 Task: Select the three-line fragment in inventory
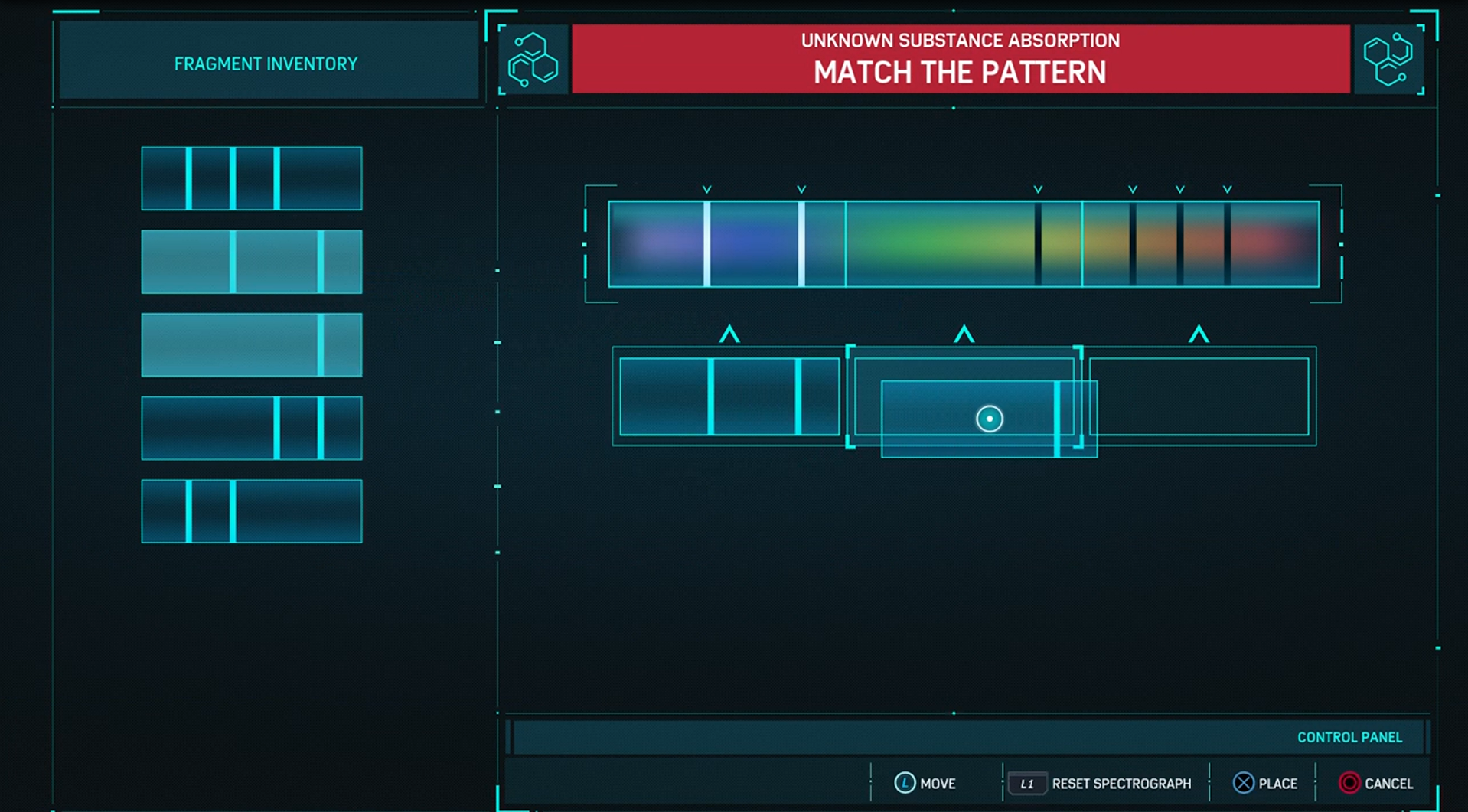point(251,178)
